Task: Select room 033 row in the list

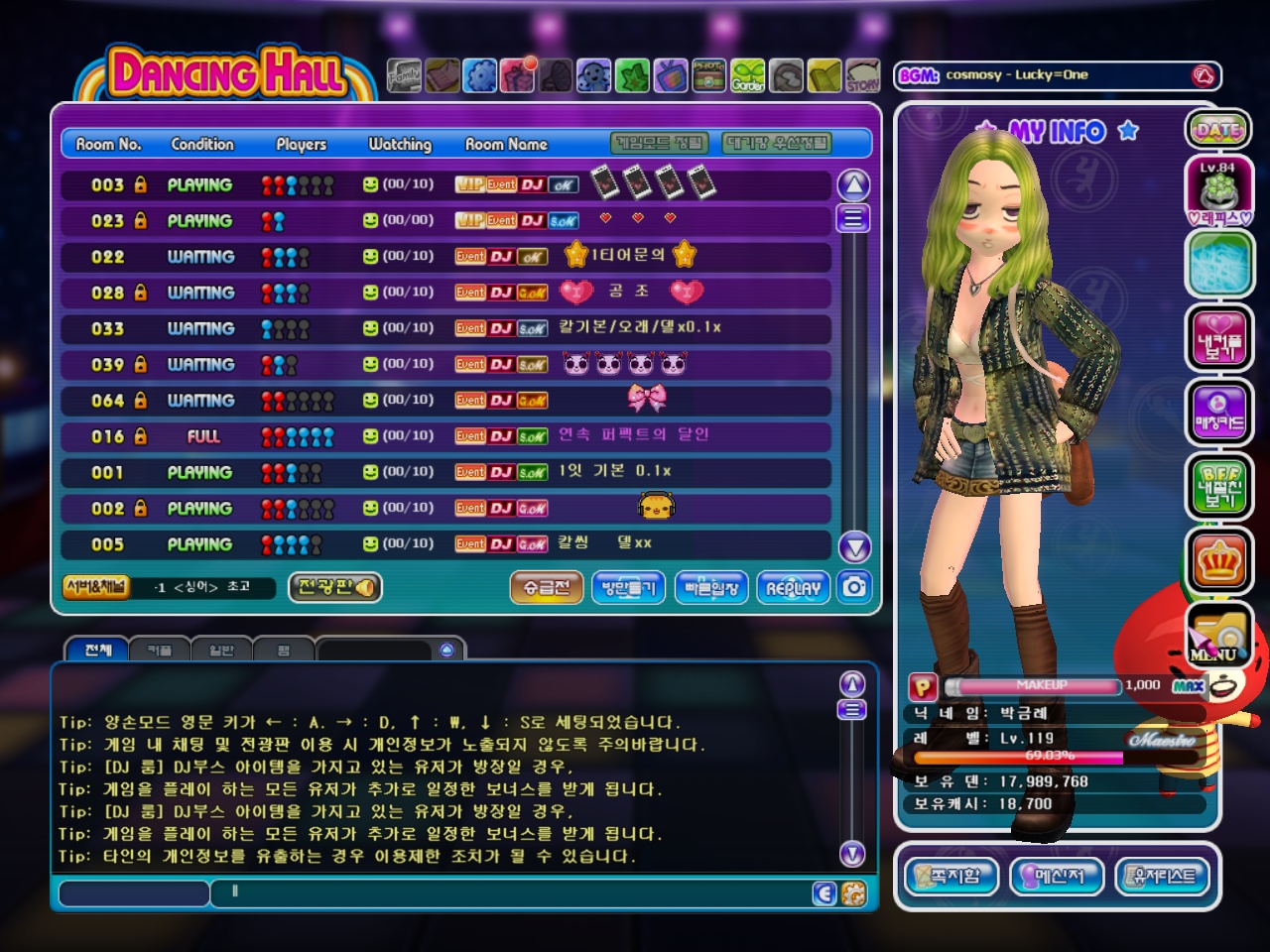Action: [x=444, y=328]
